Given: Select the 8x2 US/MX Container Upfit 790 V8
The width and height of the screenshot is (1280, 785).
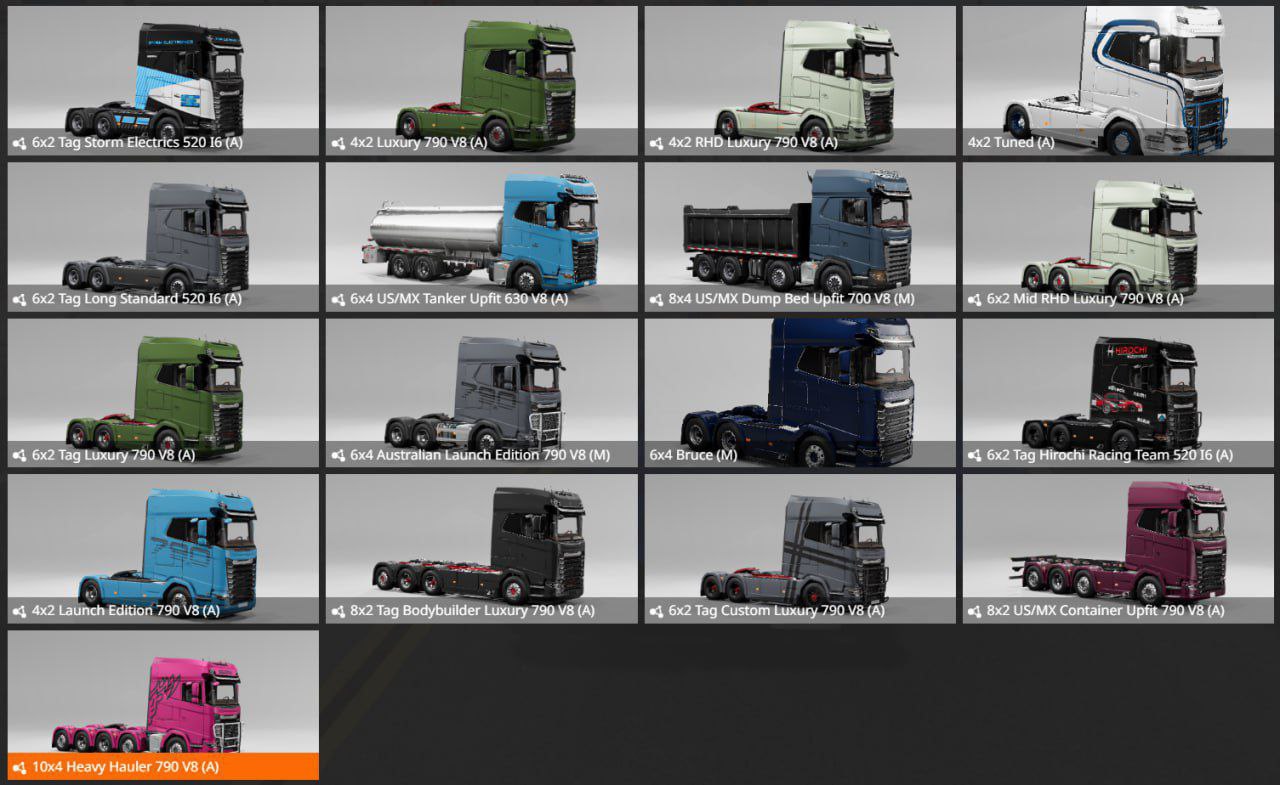Looking at the screenshot, I should pos(1118,550).
